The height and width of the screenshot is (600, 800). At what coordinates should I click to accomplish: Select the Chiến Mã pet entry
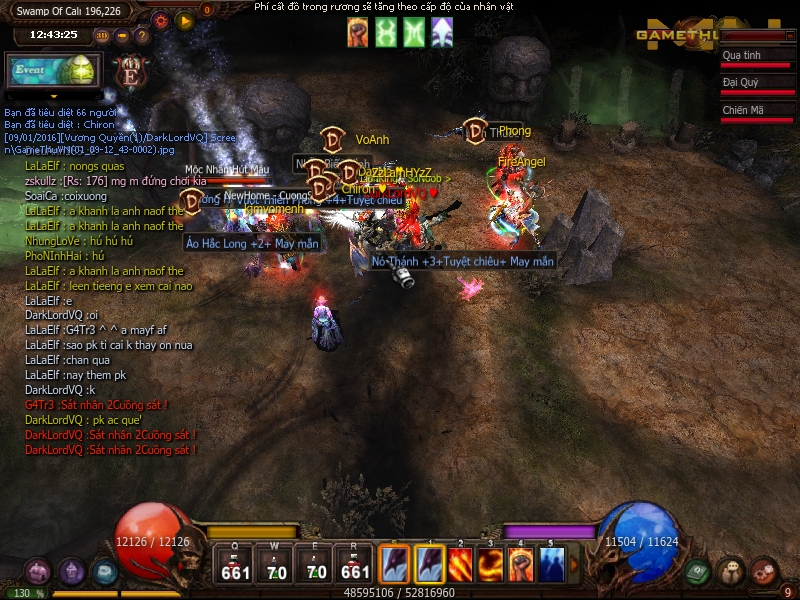[754, 110]
